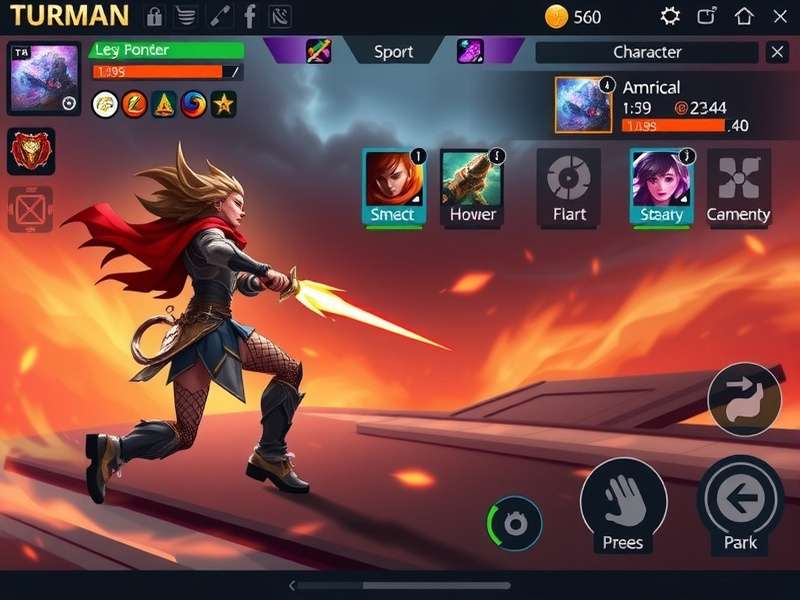Close the Character panel

(777, 52)
